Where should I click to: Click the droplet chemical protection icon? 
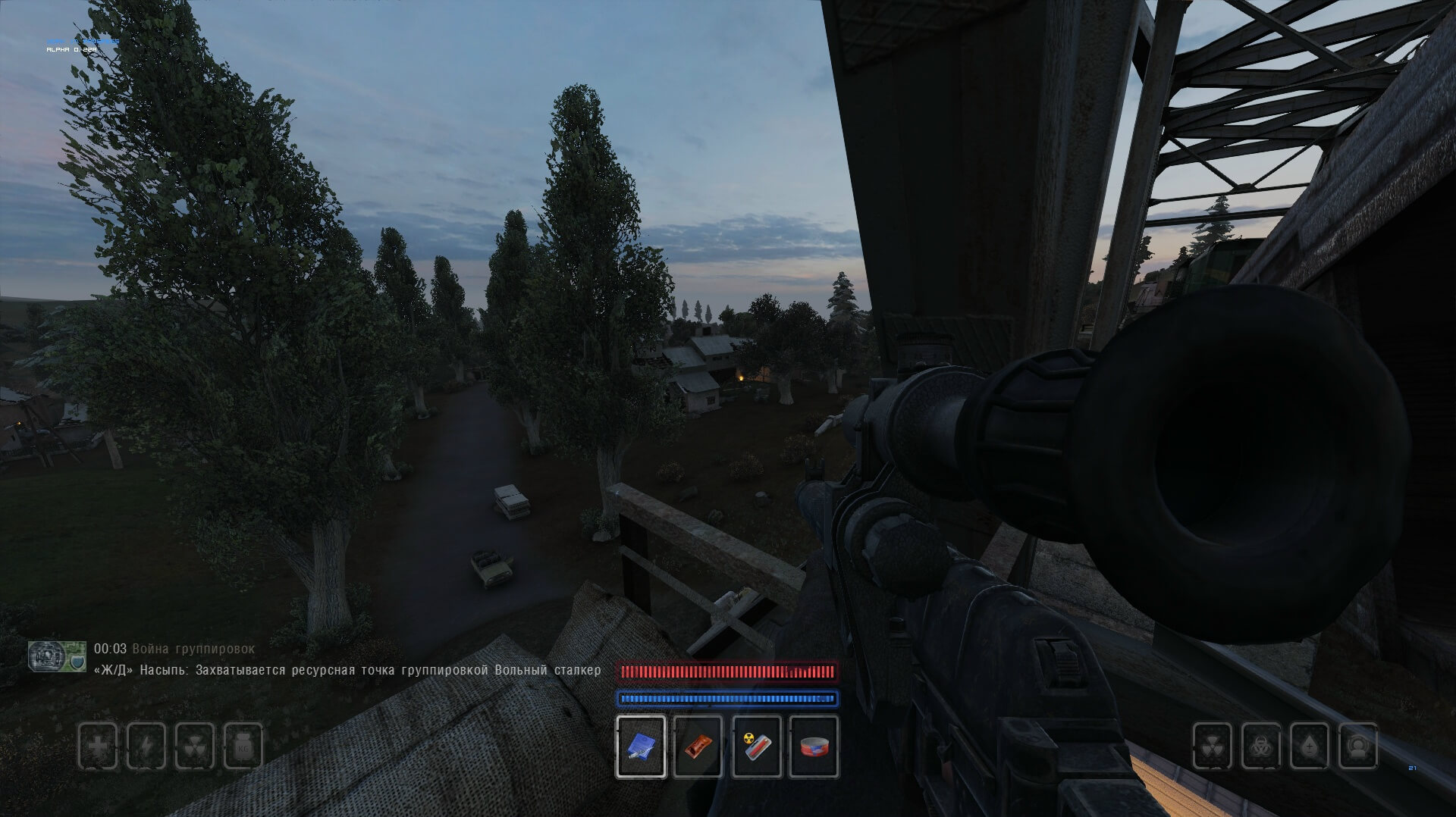pyautogui.click(x=1310, y=747)
